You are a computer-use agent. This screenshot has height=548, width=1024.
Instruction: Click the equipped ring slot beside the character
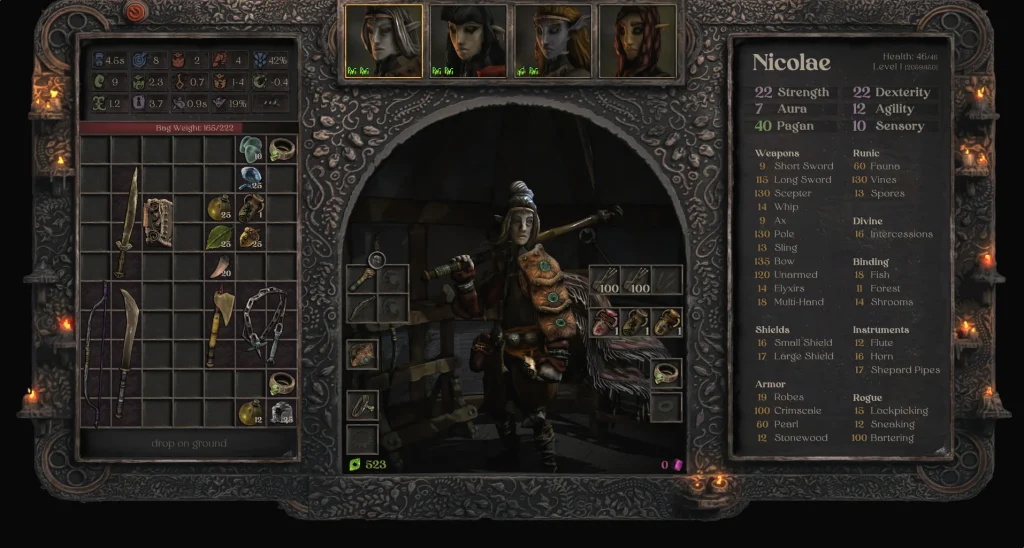click(666, 373)
